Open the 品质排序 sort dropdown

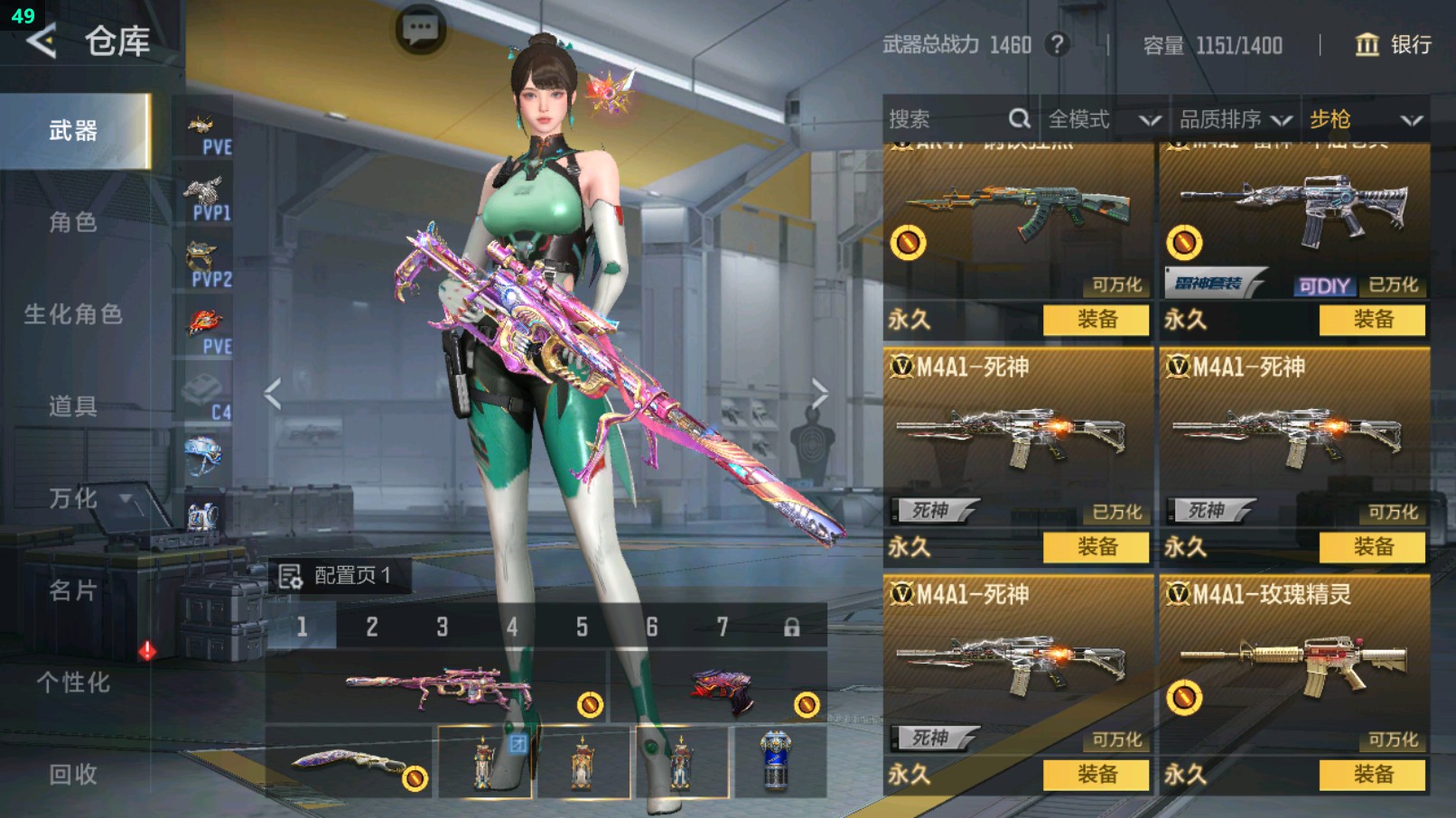(1235, 119)
